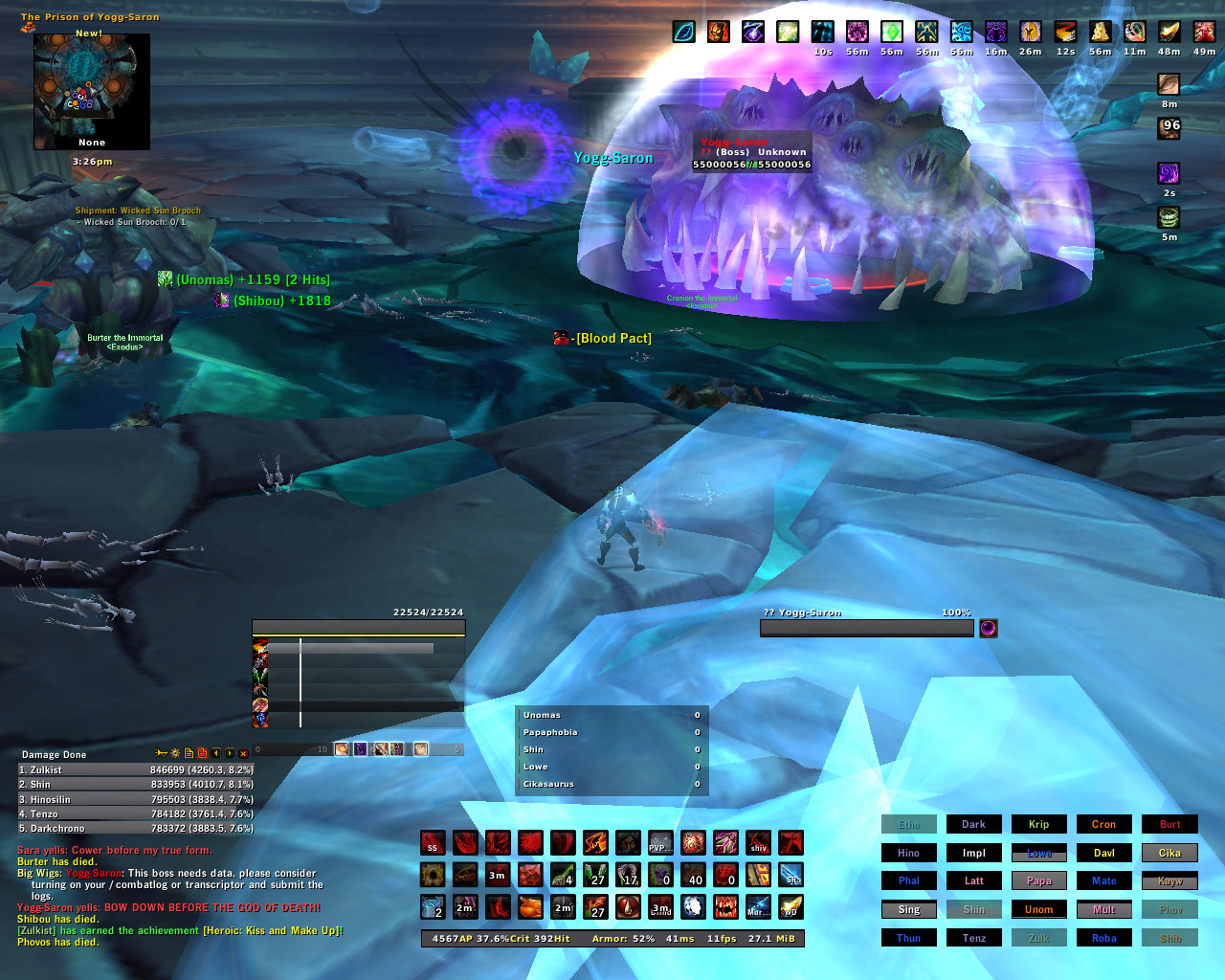Viewport: 1225px width, 980px height.
Task: Click the 96 stack buff icon
Action: 1169,127
